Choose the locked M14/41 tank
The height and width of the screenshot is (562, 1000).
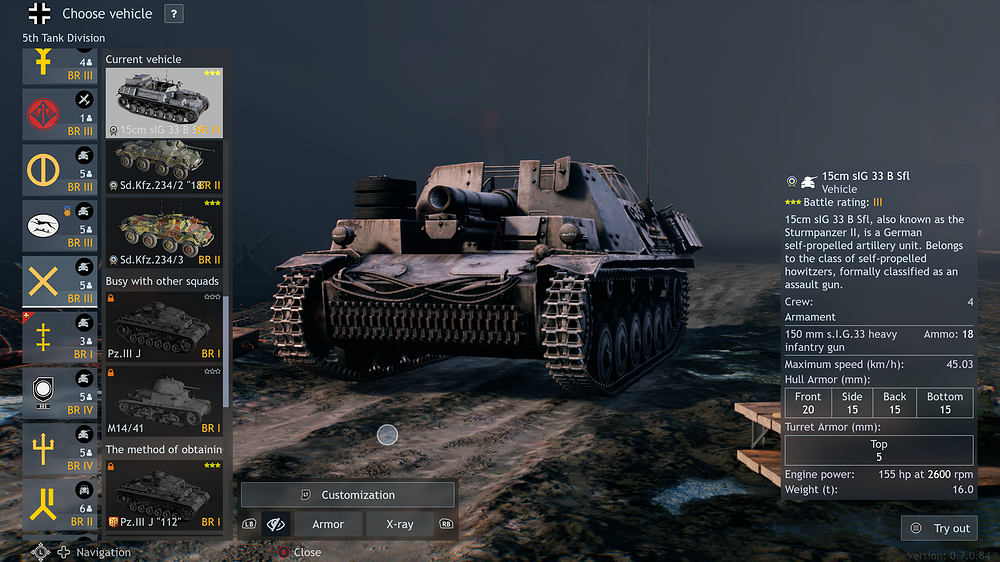[x=164, y=404]
